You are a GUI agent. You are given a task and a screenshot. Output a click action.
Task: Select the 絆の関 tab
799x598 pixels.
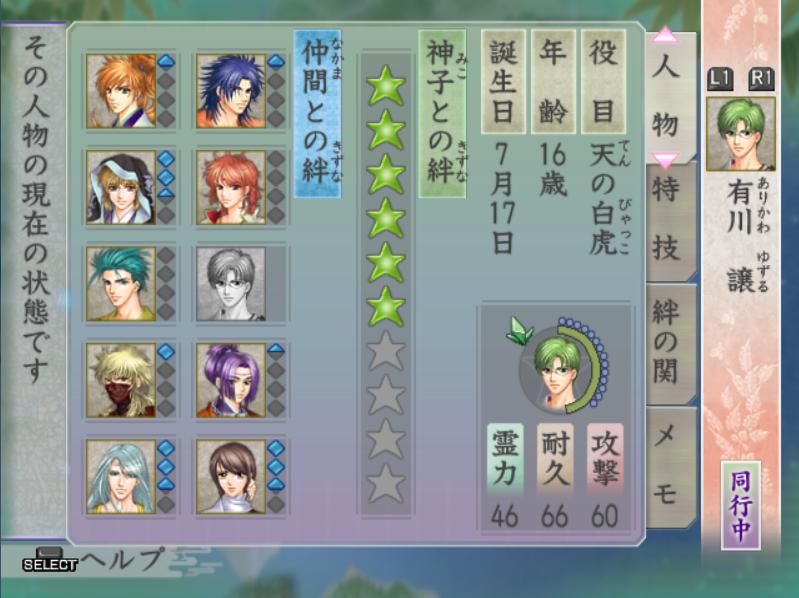tap(667, 342)
